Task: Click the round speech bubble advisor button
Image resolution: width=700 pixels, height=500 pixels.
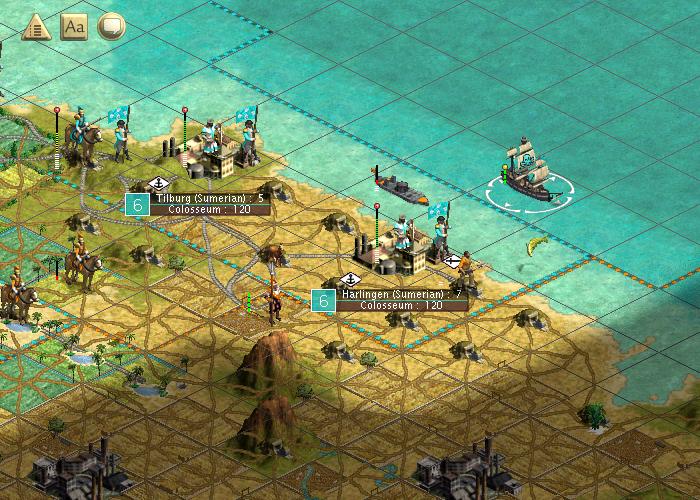Action: 112,27
